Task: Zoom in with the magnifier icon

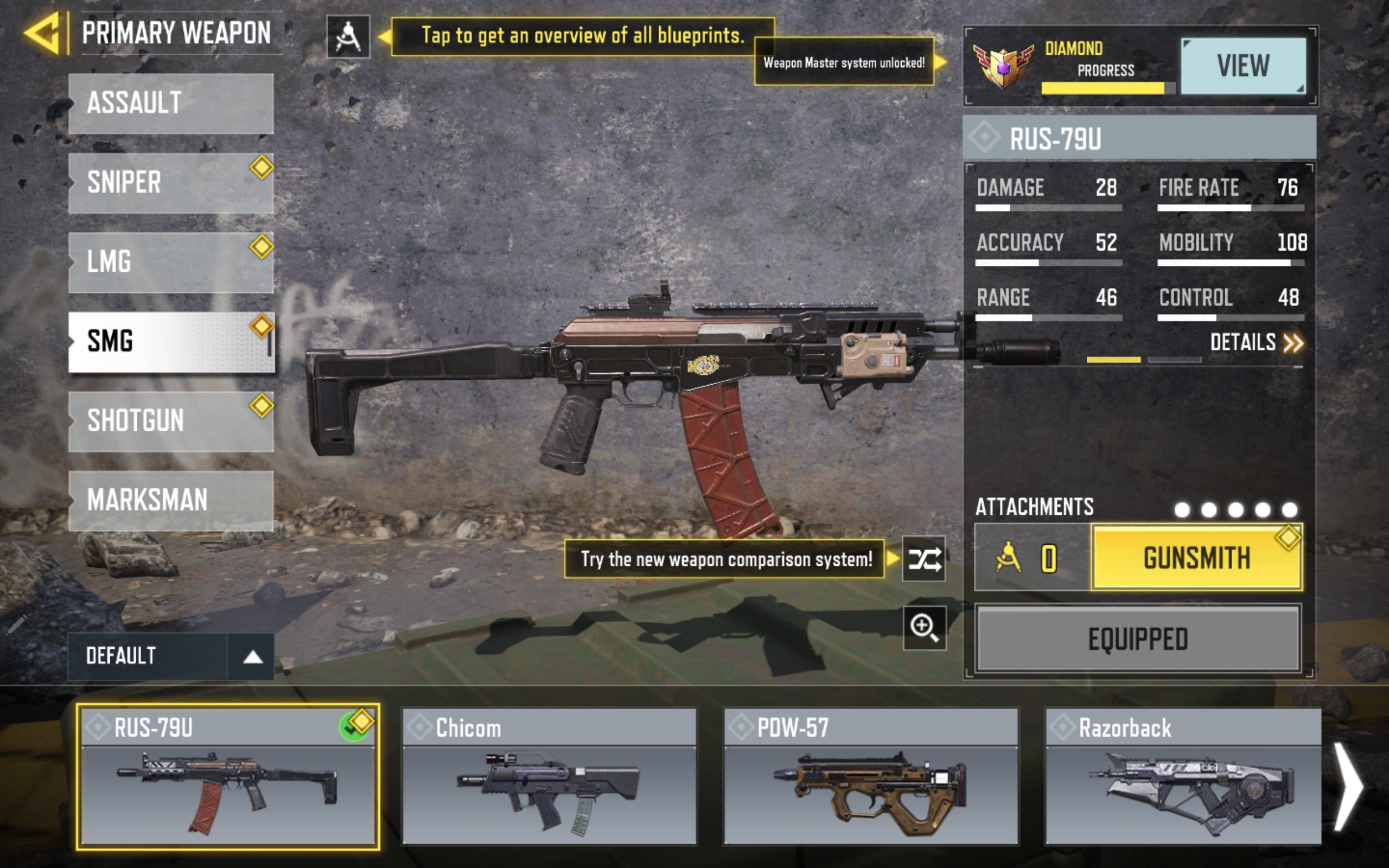Action: (x=924, y=627)
